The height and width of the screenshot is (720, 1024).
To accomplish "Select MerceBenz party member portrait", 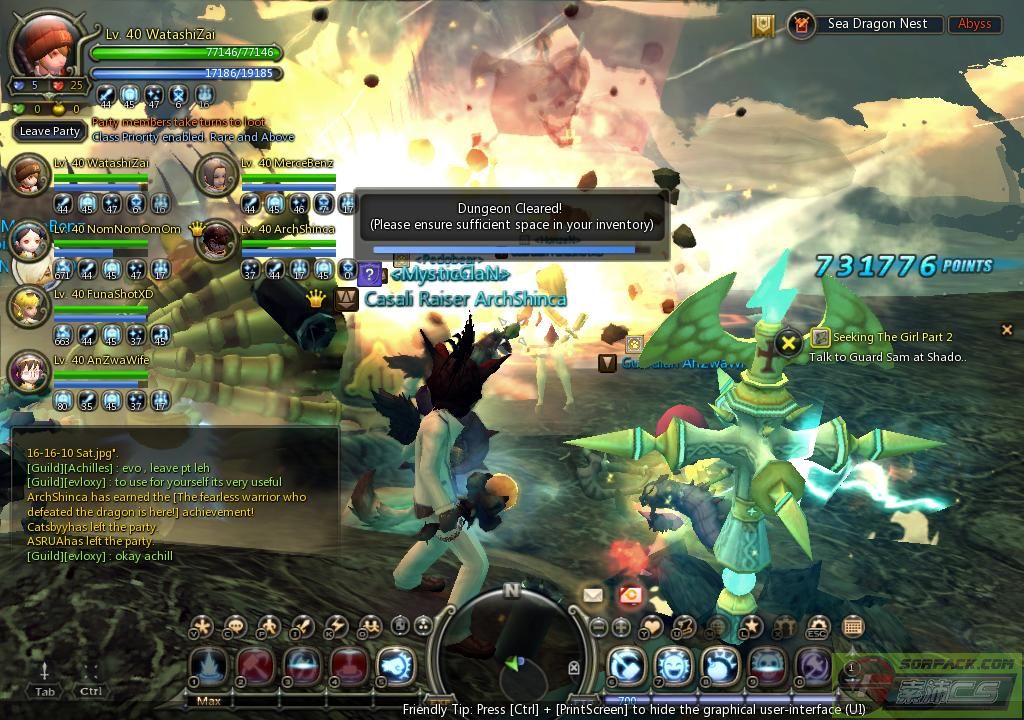I will [x=215, y=176].
